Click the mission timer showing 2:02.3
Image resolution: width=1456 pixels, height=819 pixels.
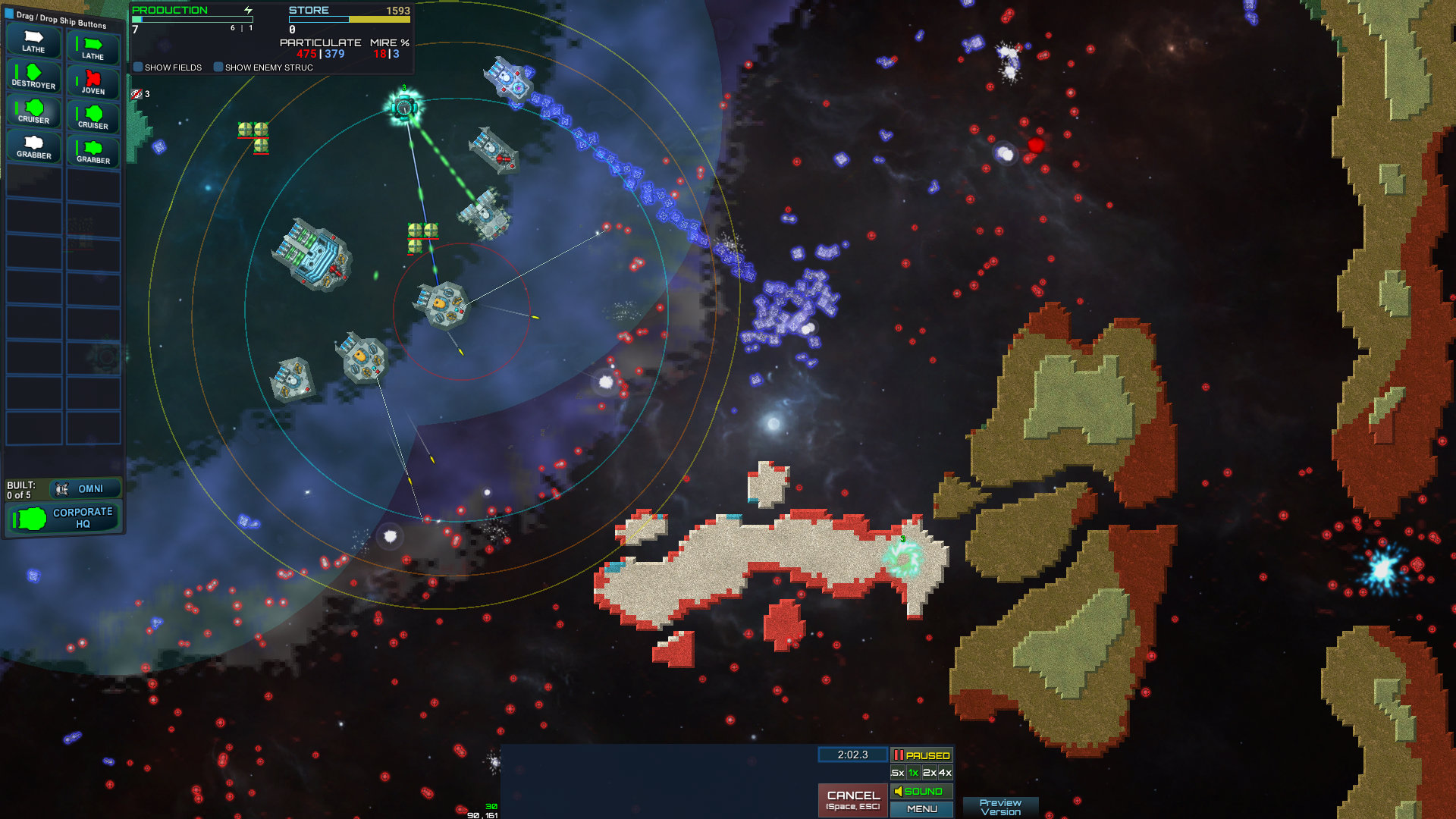coord(852,755)
